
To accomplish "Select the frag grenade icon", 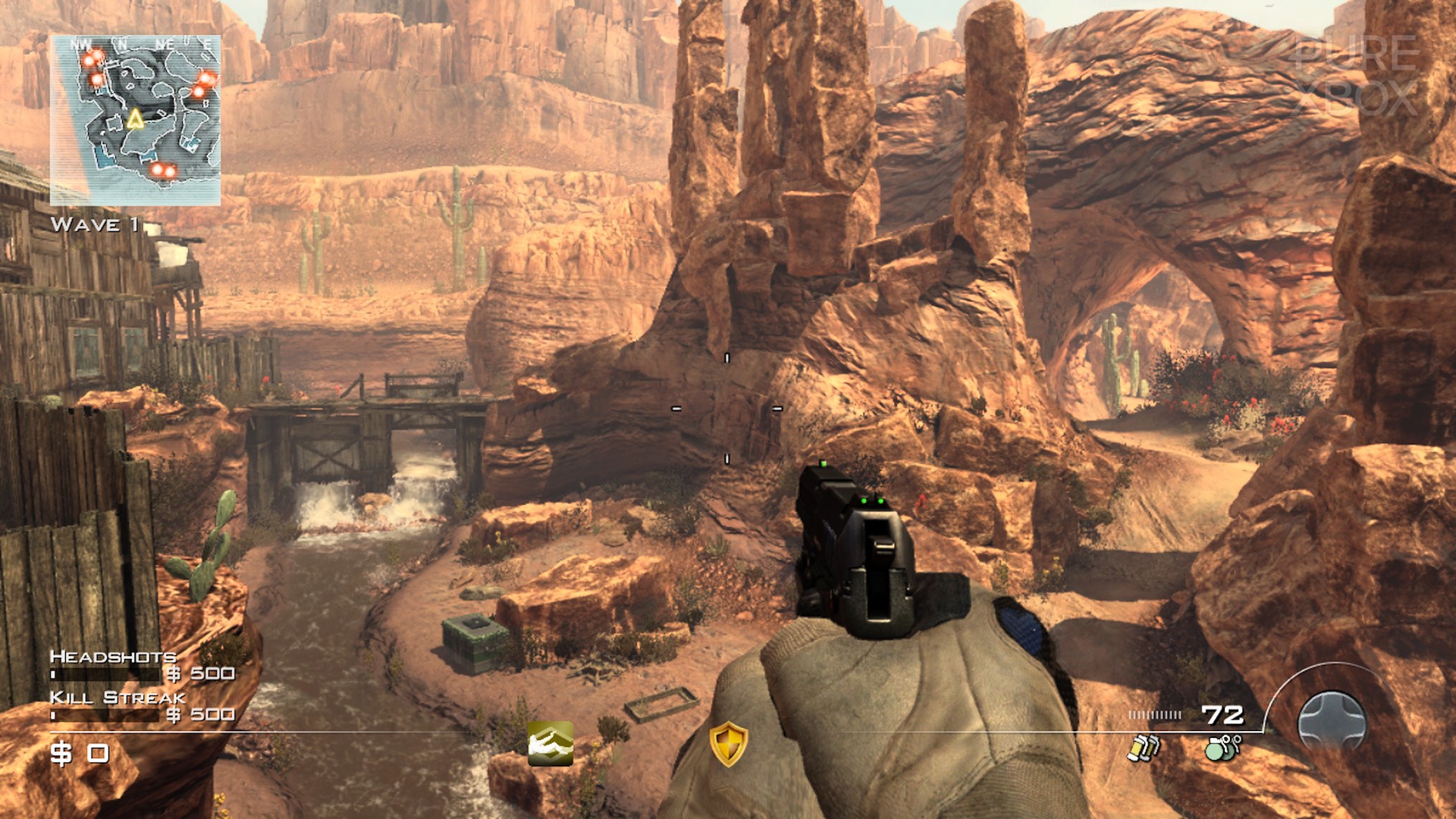I will pyautogui.click(x=1222, y=747).
